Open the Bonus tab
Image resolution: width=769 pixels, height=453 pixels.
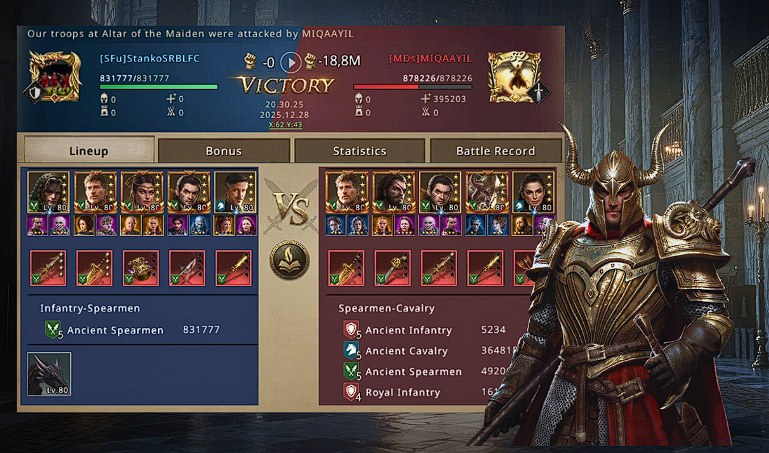point(224,151)
